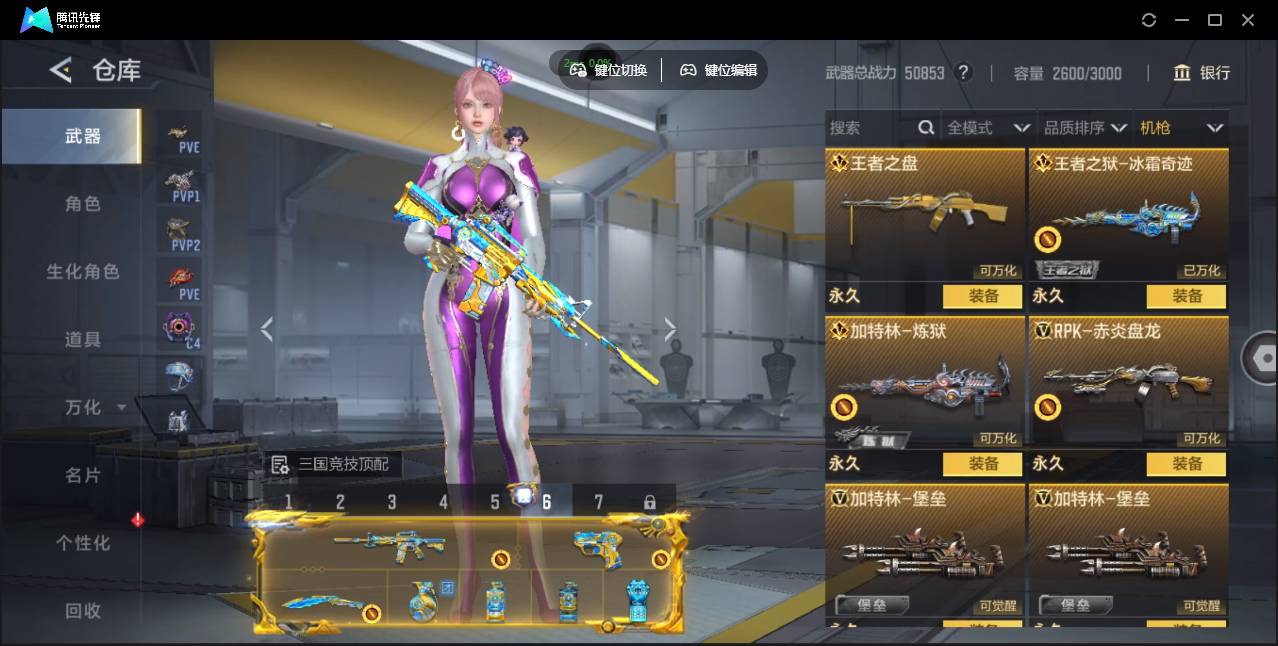
Task: Click the weapon search field
Action: point(870,128)
